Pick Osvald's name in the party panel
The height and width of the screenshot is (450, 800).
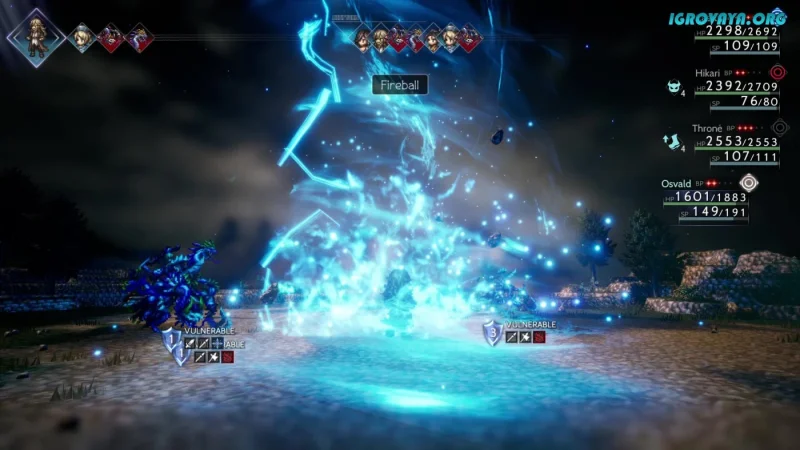[677, 183]
